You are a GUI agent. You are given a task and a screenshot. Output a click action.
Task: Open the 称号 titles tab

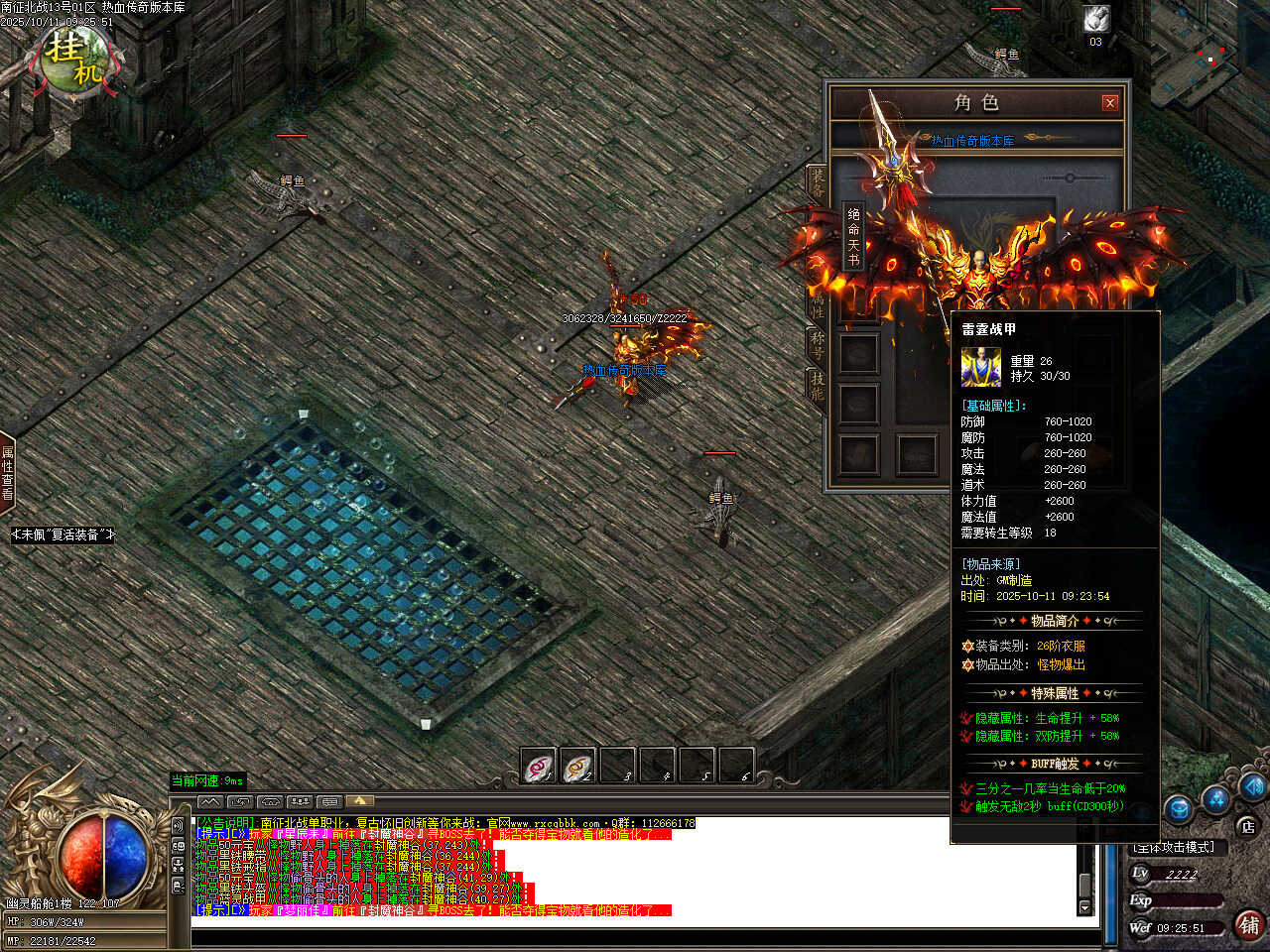click(818, 343)
